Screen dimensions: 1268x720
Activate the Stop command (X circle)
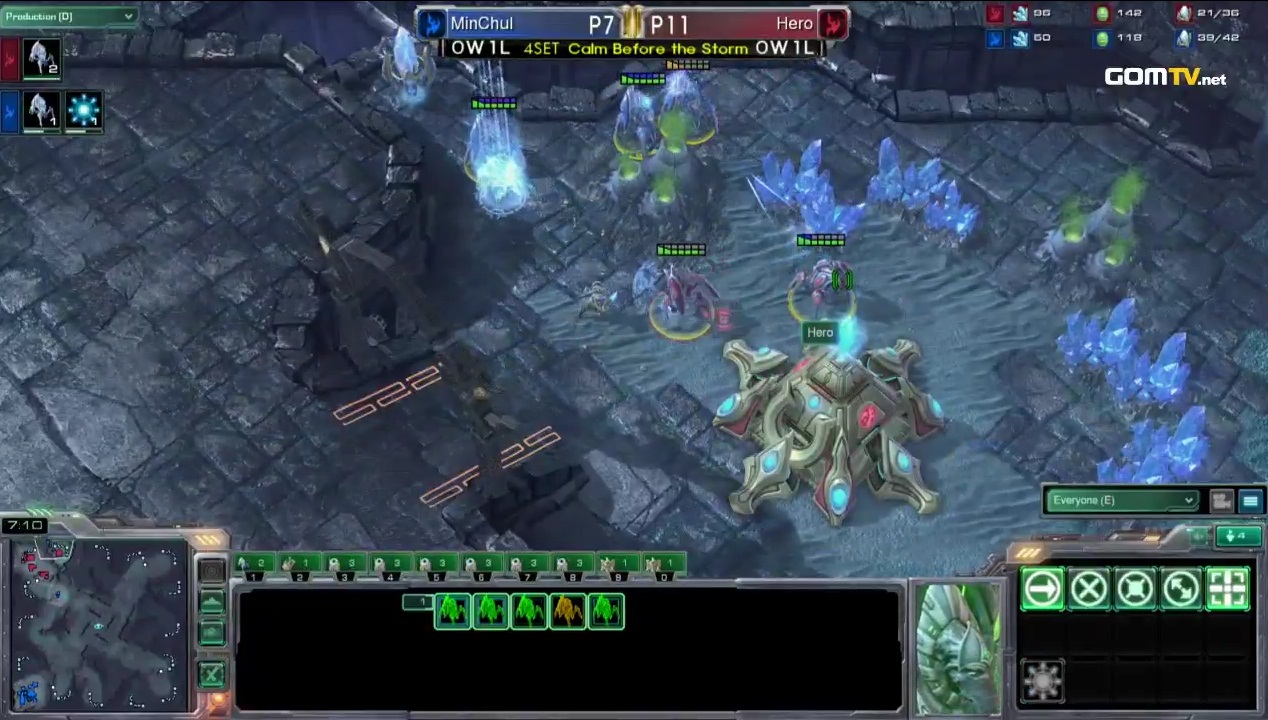point(1088,588)
